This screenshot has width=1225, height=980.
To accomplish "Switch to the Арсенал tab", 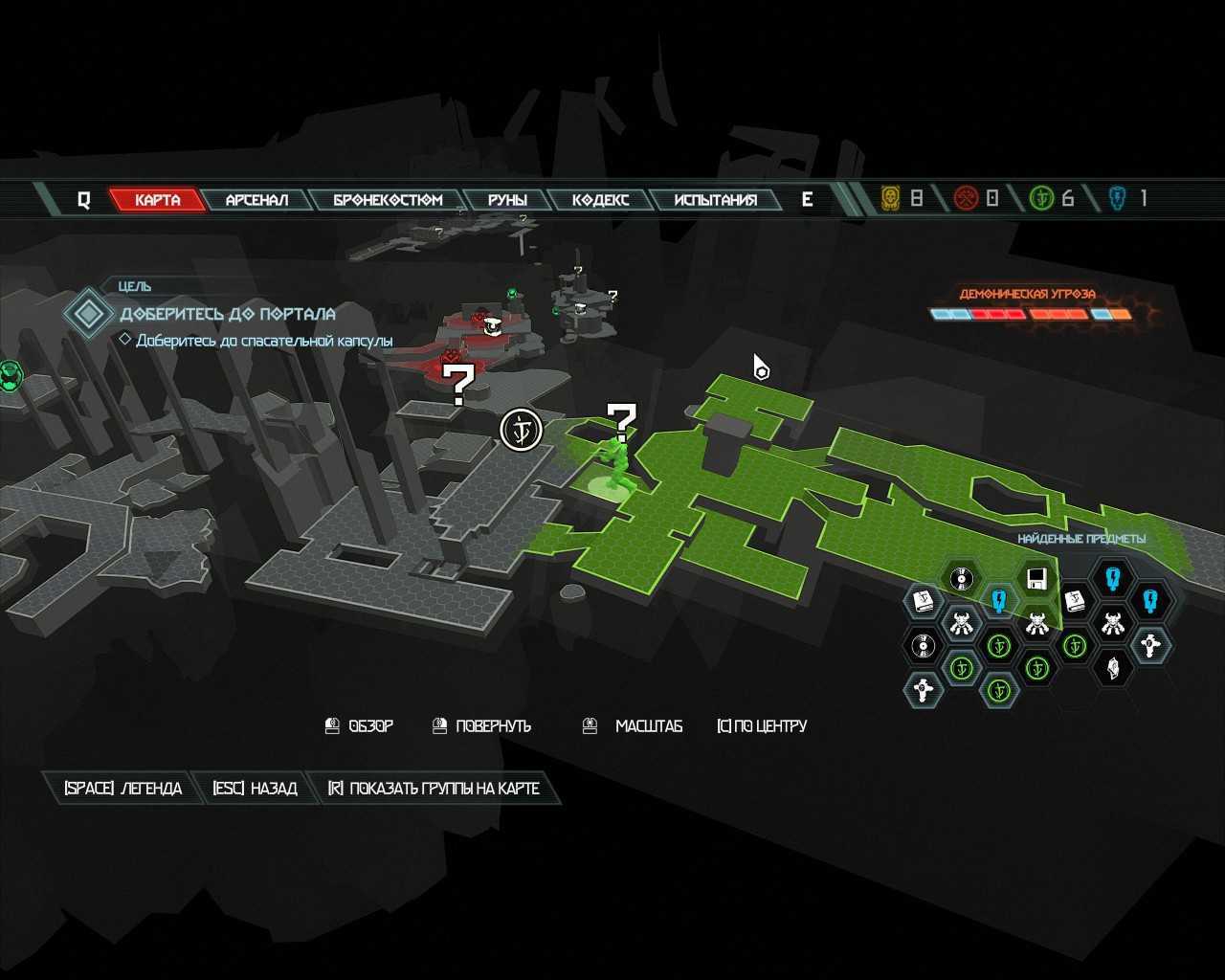I will 256,200.
